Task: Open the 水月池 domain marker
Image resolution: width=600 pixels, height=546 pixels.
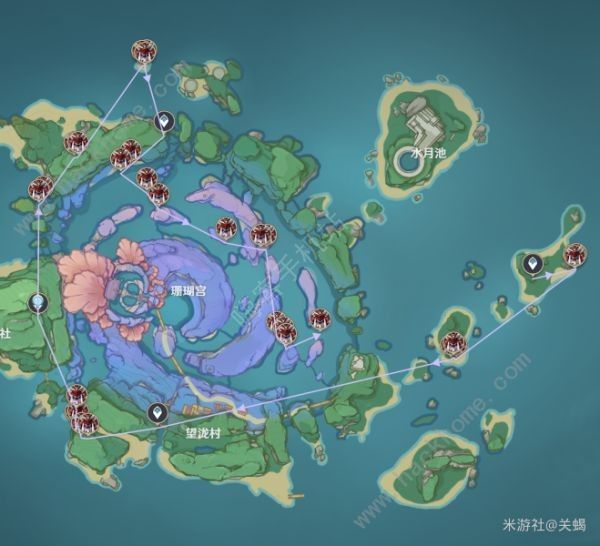Action: click(407, 157)
